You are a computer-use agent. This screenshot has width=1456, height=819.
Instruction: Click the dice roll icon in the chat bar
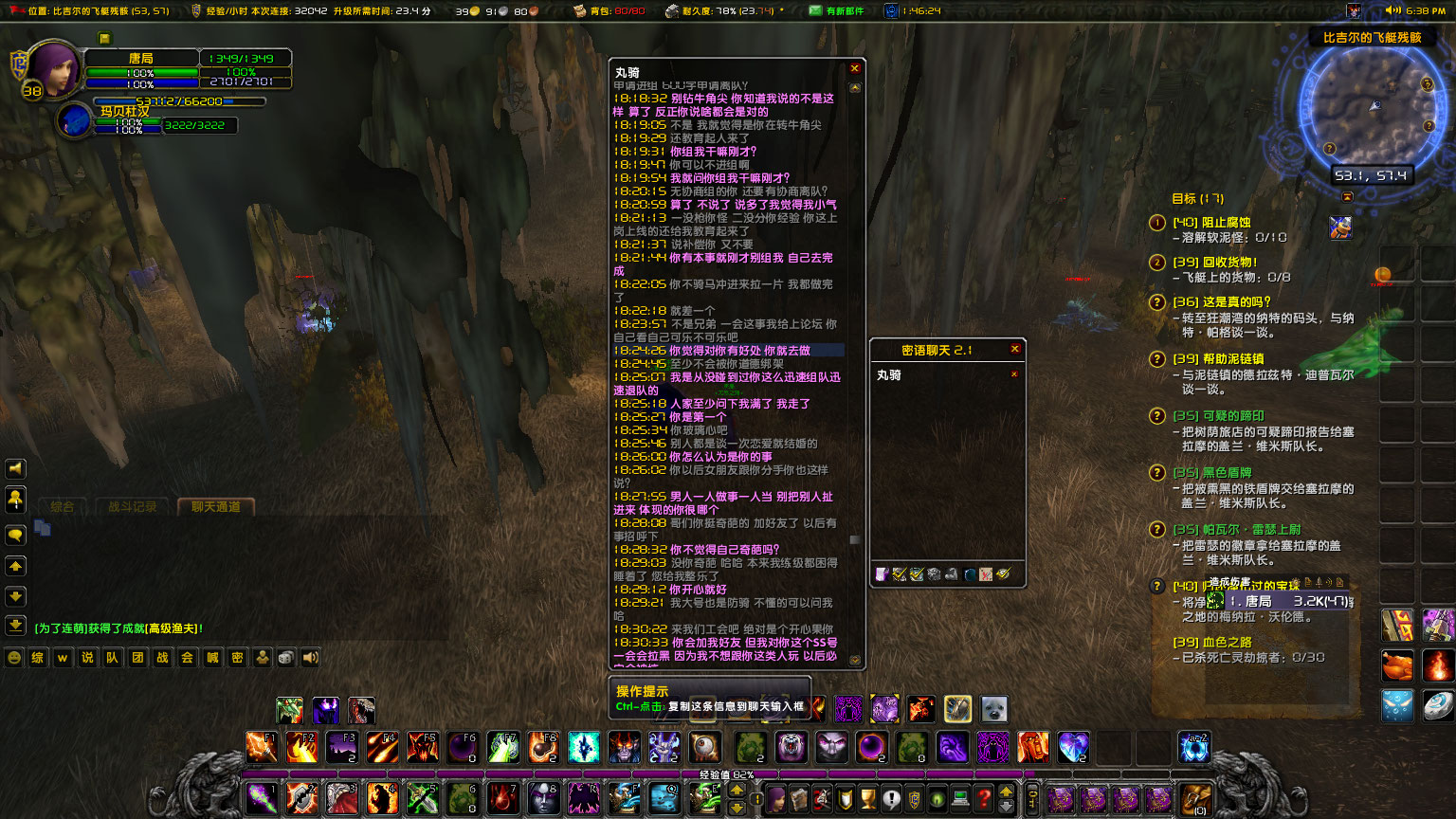(286, 657)
